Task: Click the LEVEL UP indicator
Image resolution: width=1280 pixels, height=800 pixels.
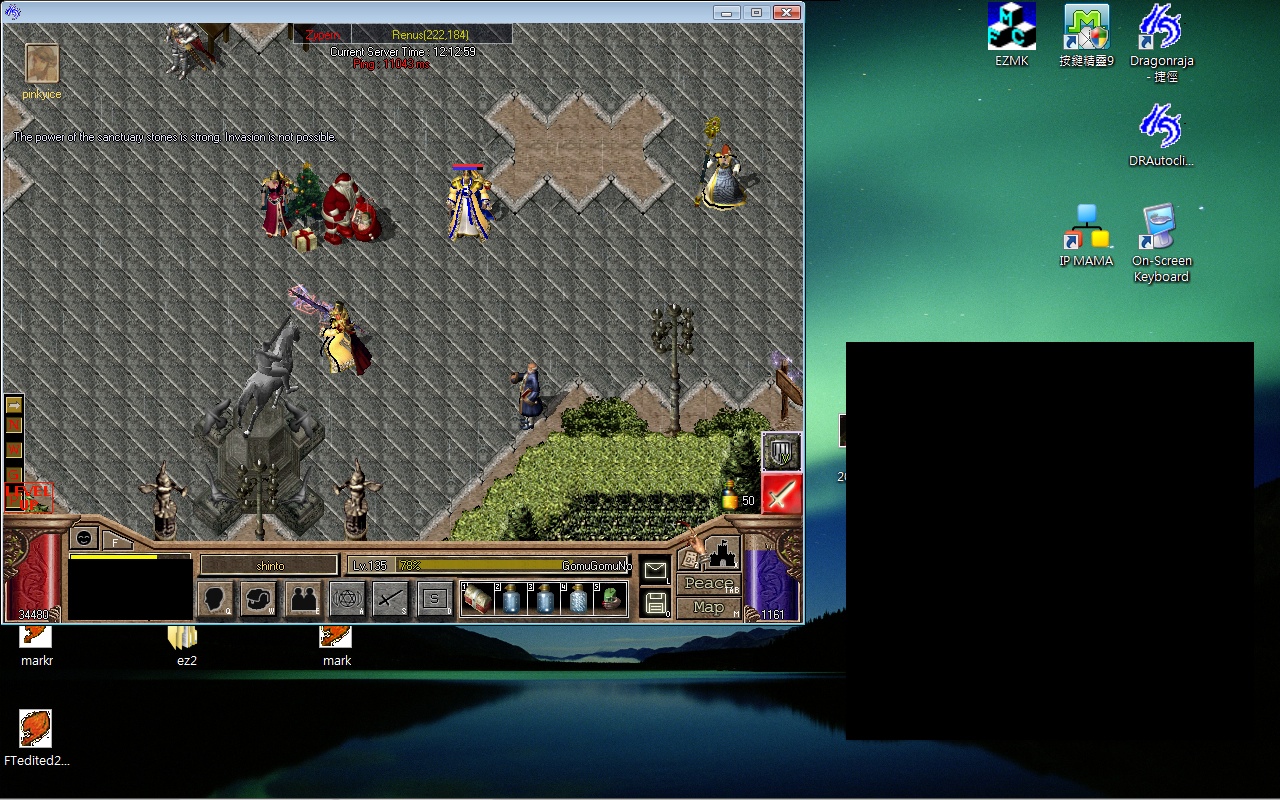Action: tap(29, 497)
